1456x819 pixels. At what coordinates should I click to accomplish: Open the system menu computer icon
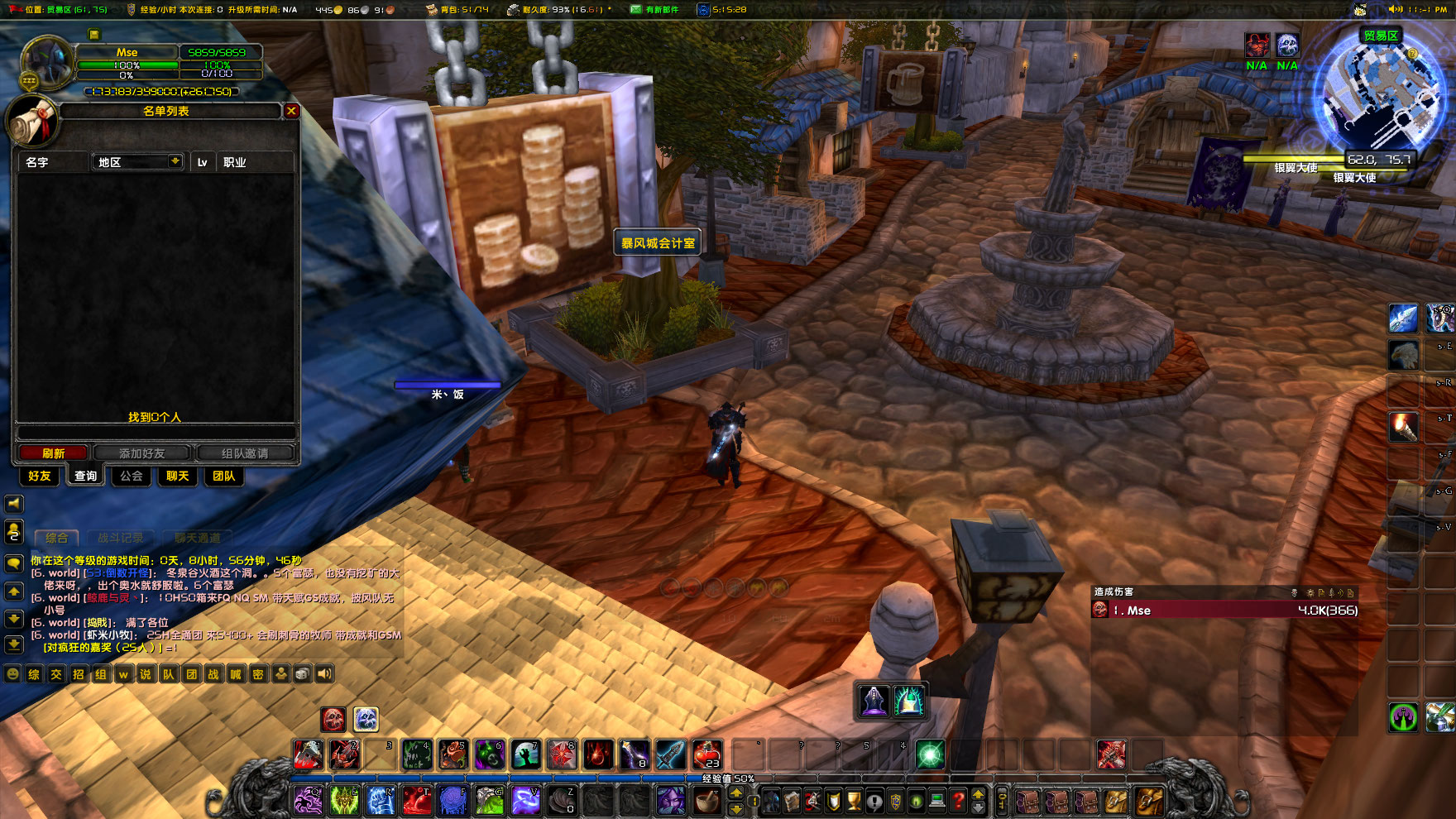click(938, 800)
